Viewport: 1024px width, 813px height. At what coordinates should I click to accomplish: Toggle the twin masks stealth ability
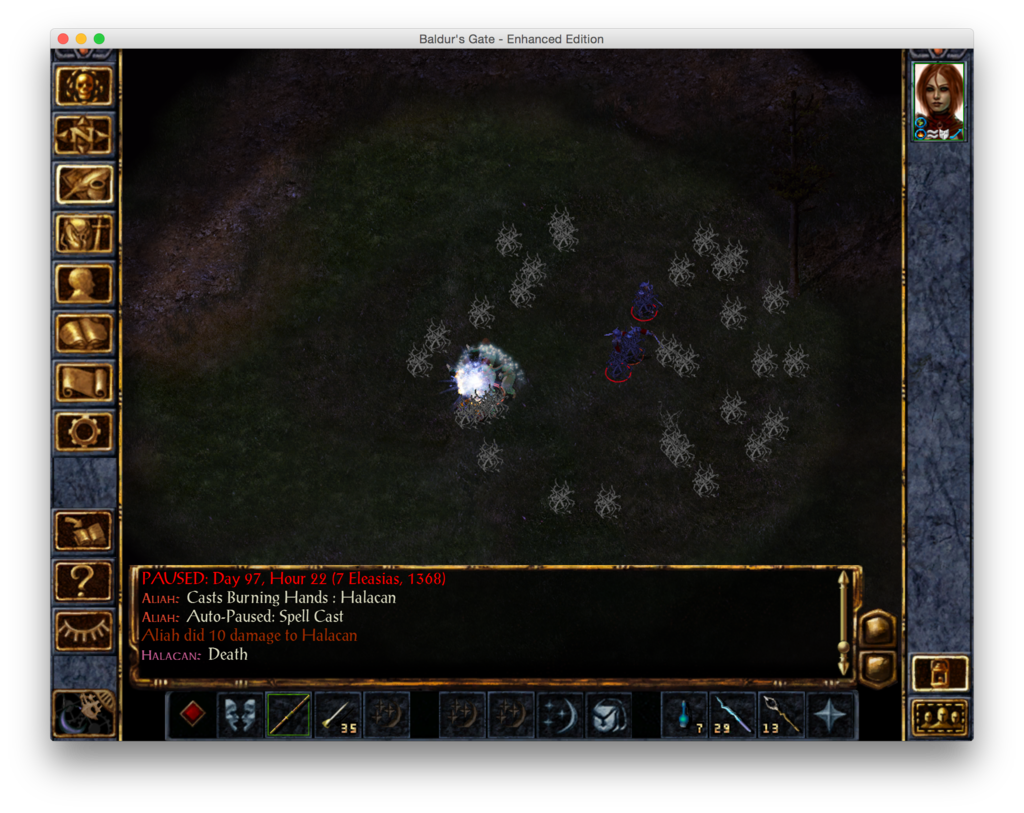240,715
